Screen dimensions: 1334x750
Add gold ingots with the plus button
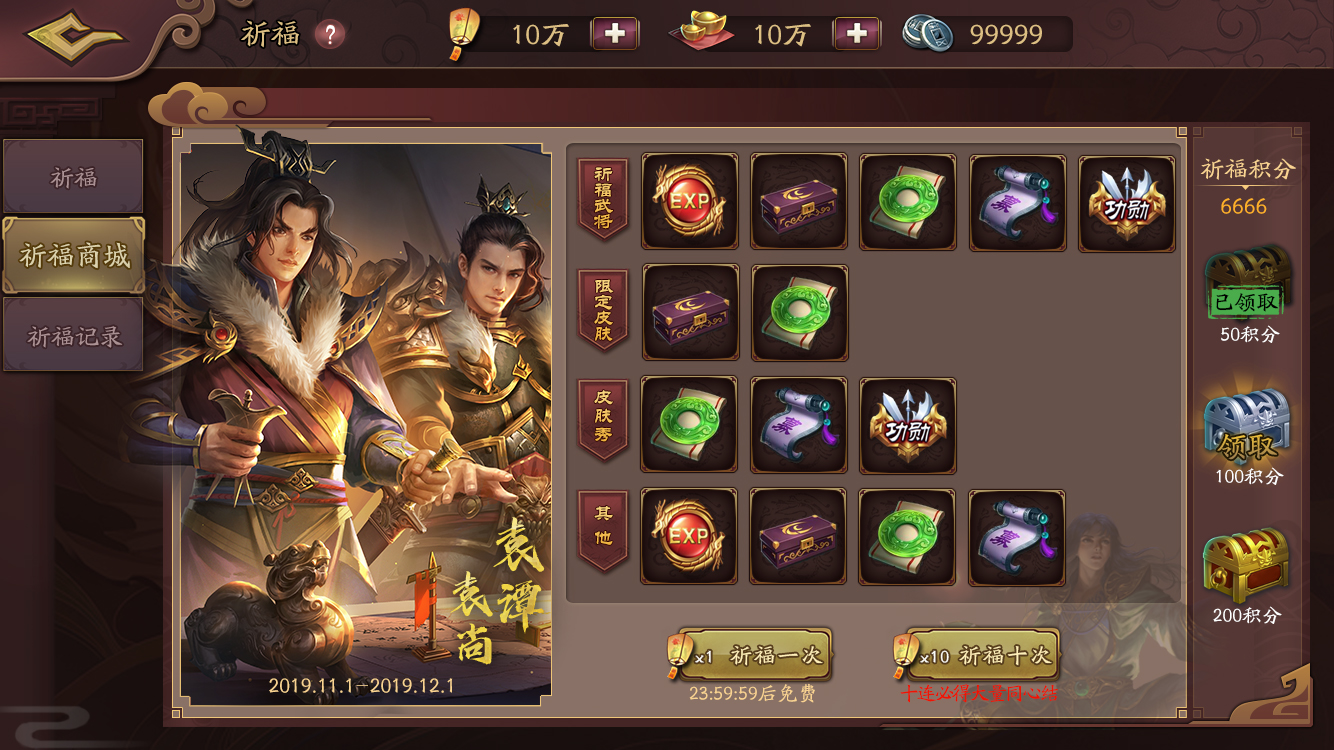tap(856, 34)
